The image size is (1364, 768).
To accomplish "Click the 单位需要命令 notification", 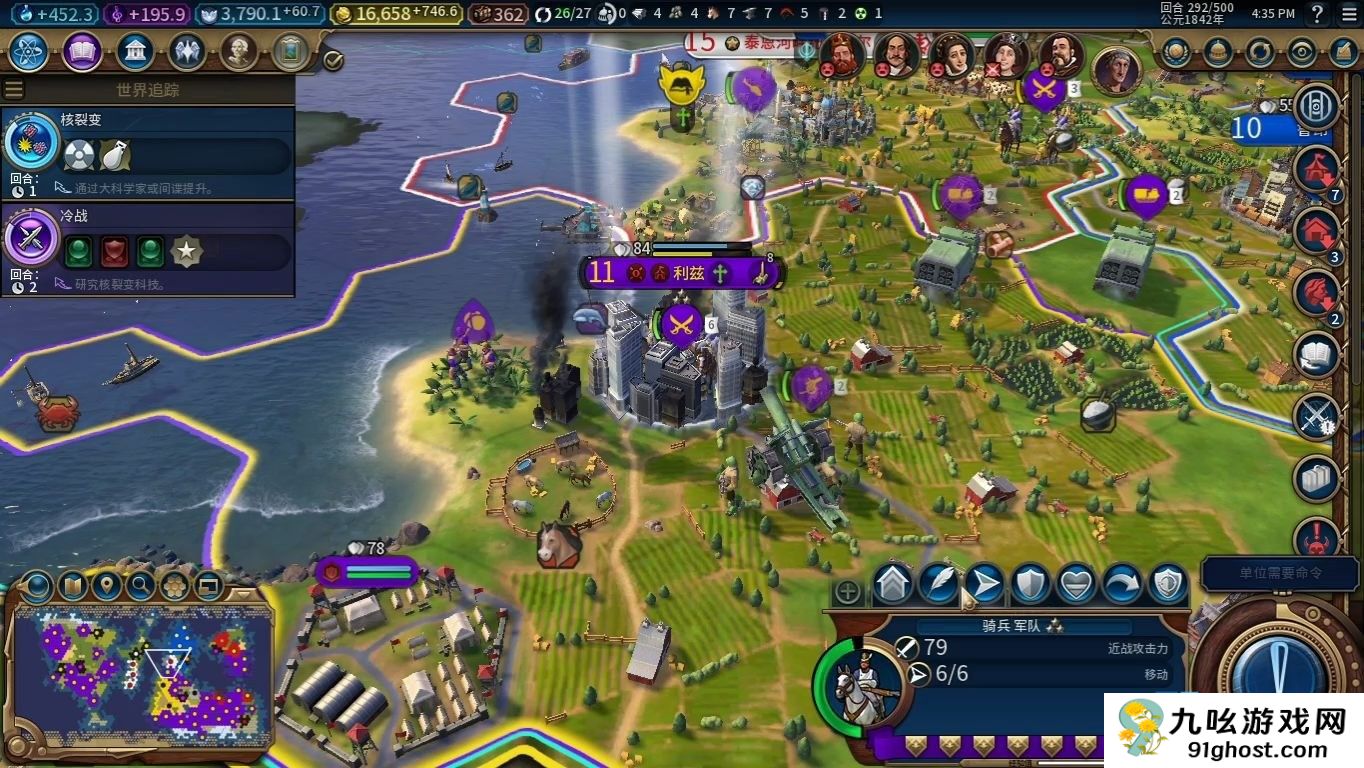I will [x=1266, y=574].
